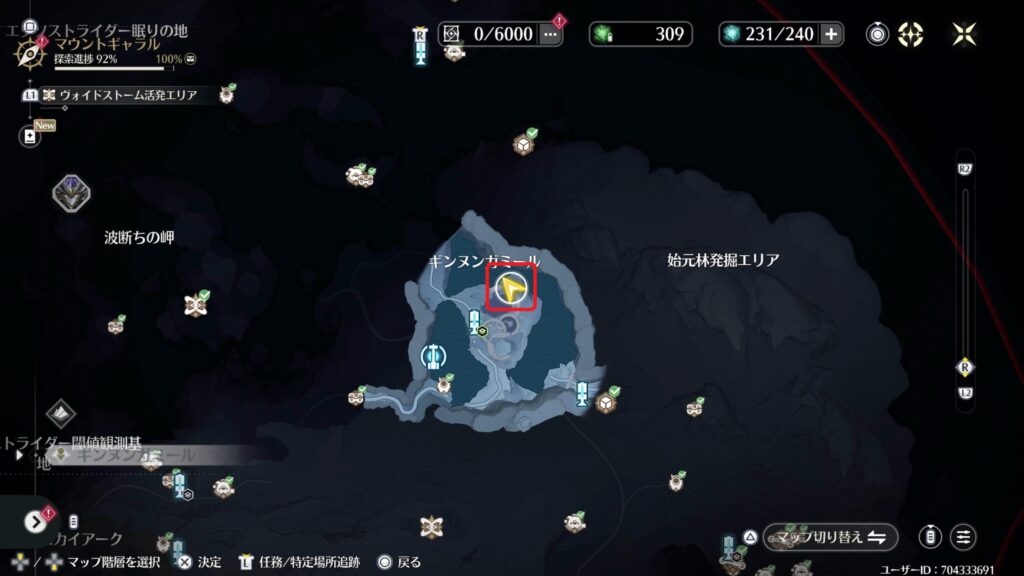The height and width of the screenshot is (576, 1024).
Task: Open the guidebook icon tagged New
Action: 29,137
